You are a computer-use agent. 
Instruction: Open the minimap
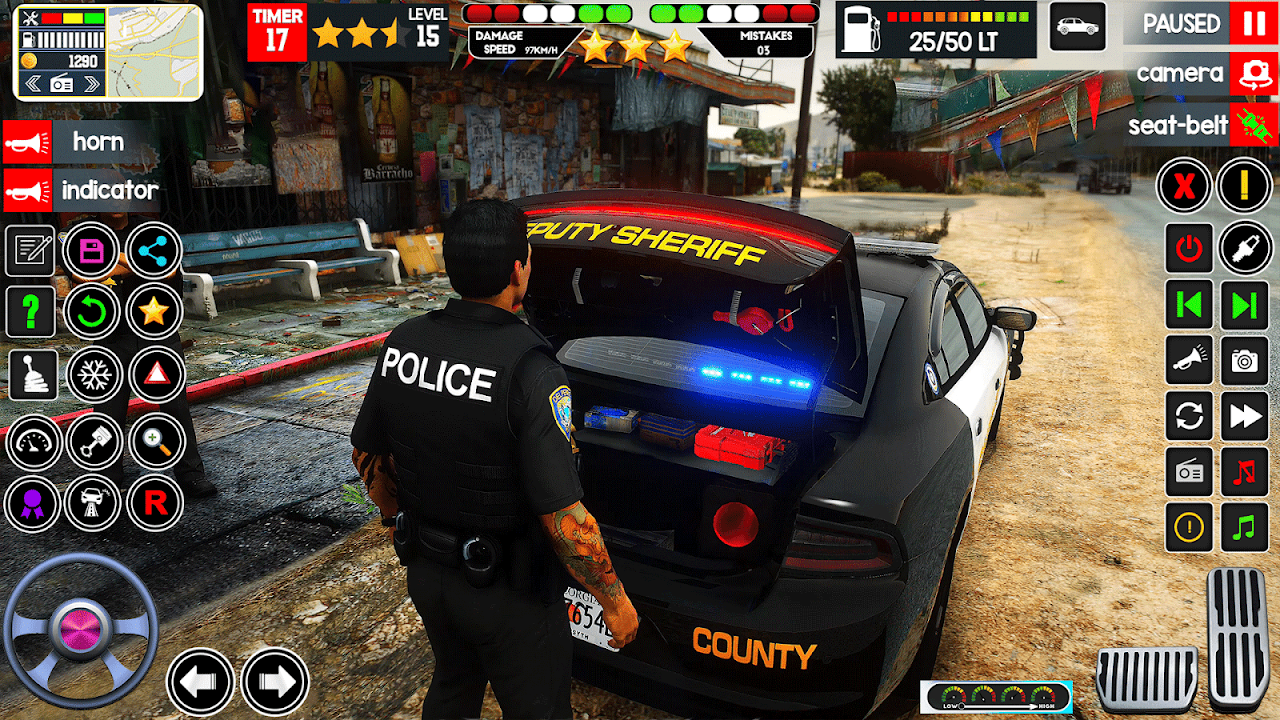(x=154, y=53)
